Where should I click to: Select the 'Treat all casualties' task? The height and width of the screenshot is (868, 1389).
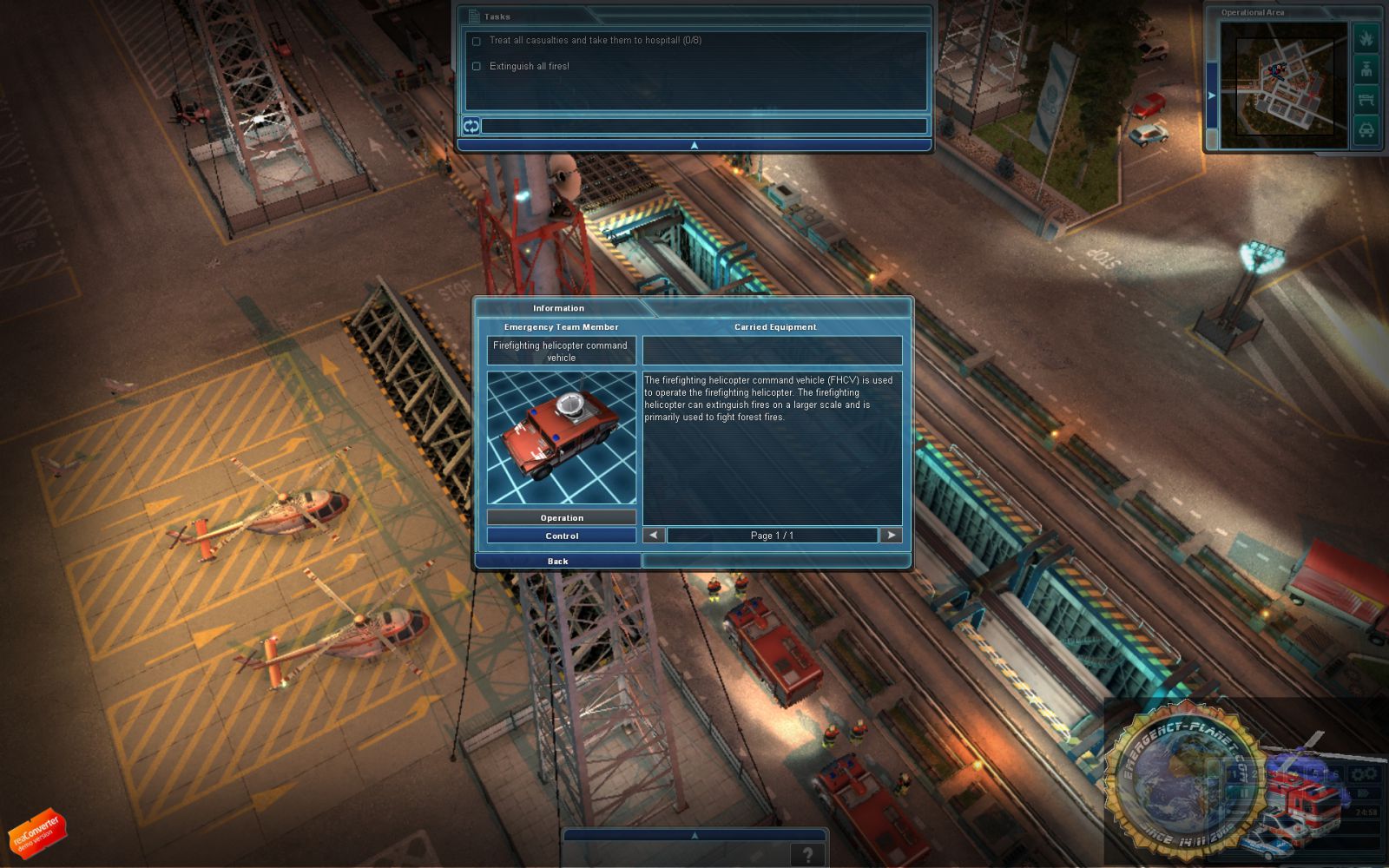(595, 41)
